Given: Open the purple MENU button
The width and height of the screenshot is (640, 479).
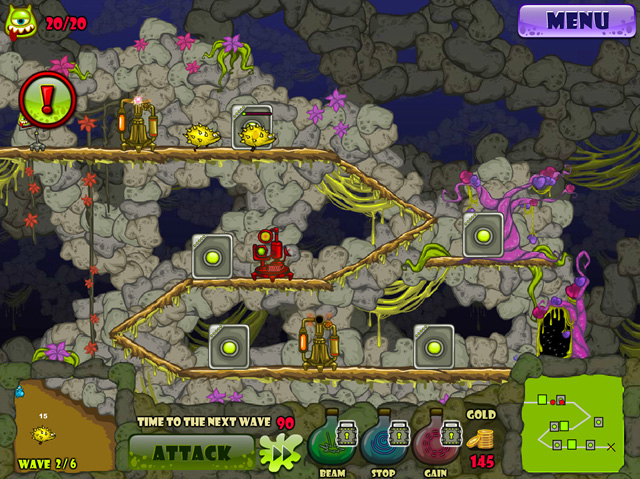Looking at the screenshot, I should point(577,20).
